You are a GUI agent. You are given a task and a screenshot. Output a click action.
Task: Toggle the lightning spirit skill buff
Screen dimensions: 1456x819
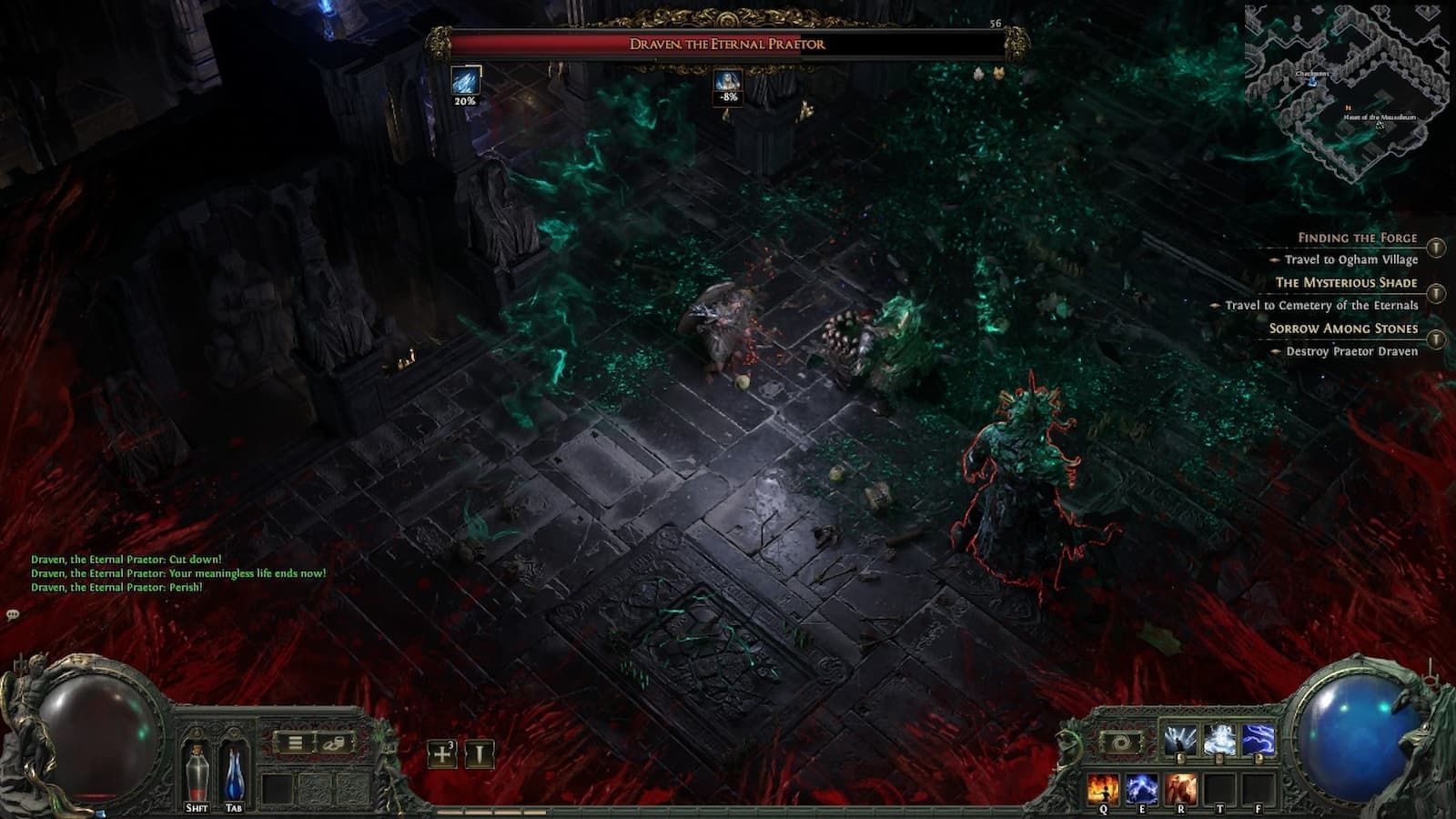(x=1259, y=739)
